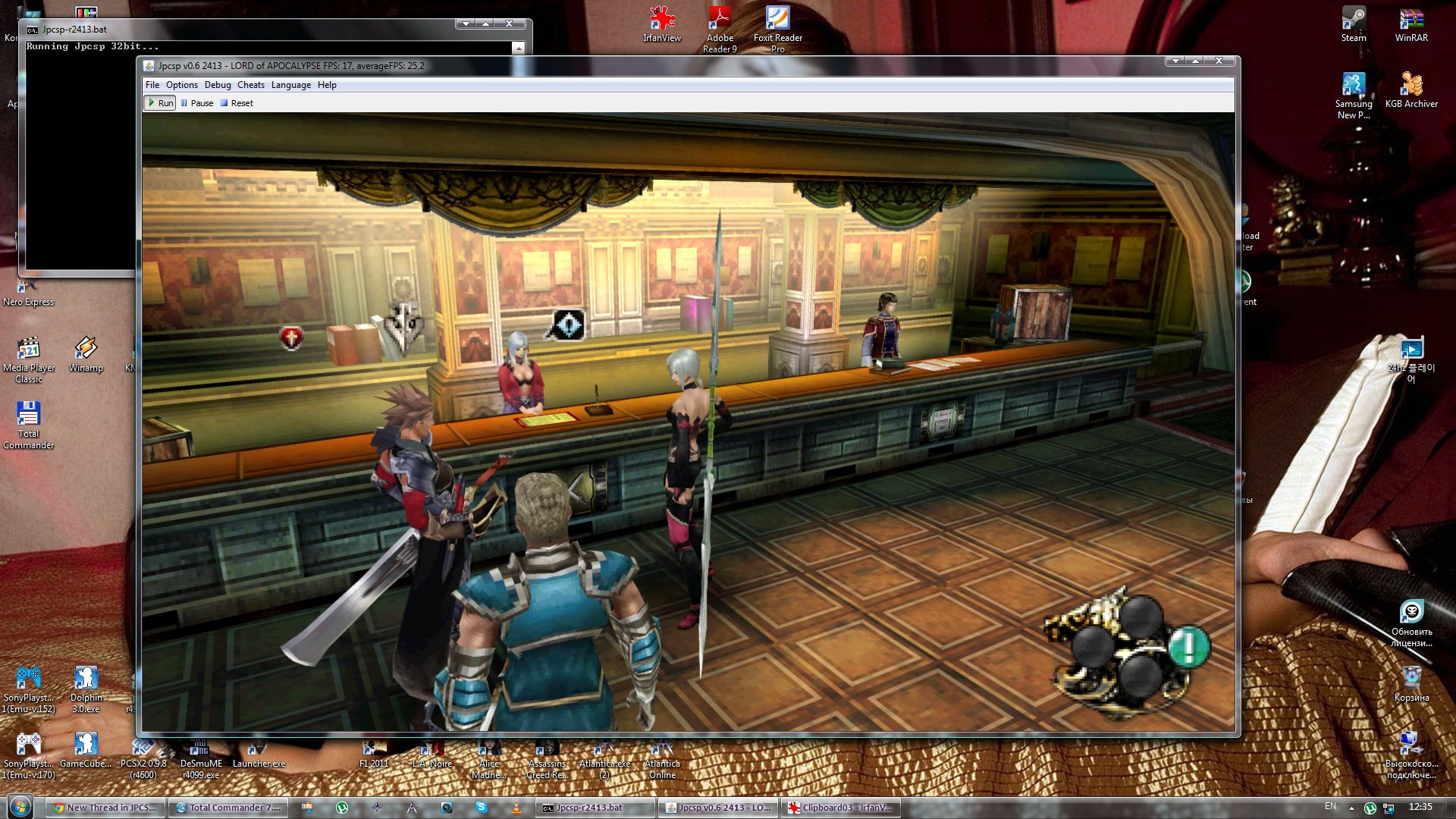Click the green exclamation mark icon
Viewport: 1456px width, 819px height.
1188,647
